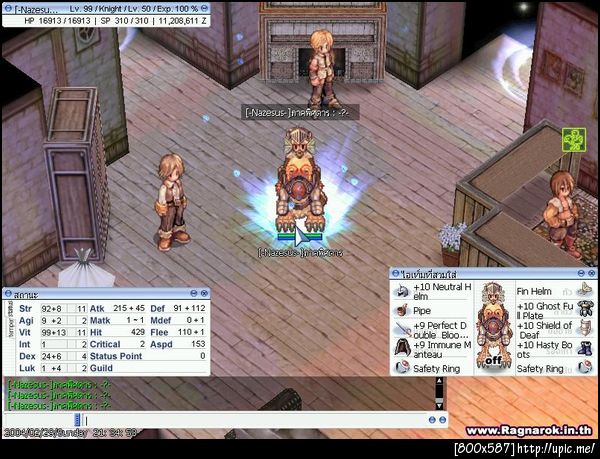Click the chat message input field
This screenshot has height=459, width=600.
pos(250,420)
